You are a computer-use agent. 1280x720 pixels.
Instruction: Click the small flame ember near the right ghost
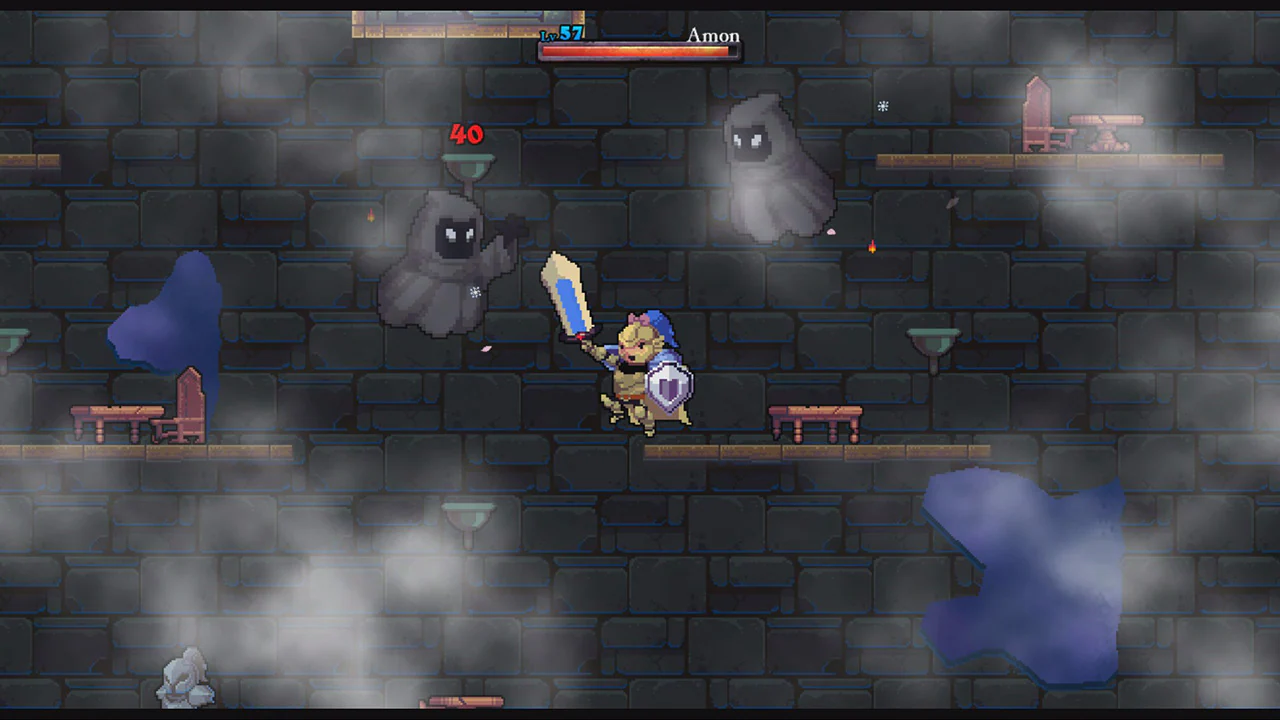(872, 247)
